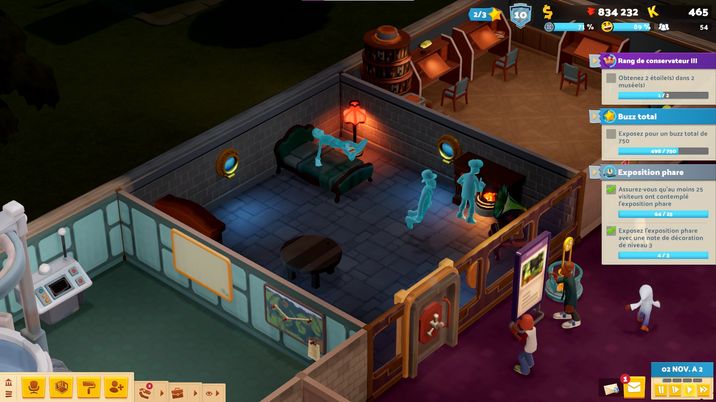716x402 pixels.
Task: Select the room construction cube button
Action: tap(61, 388)
